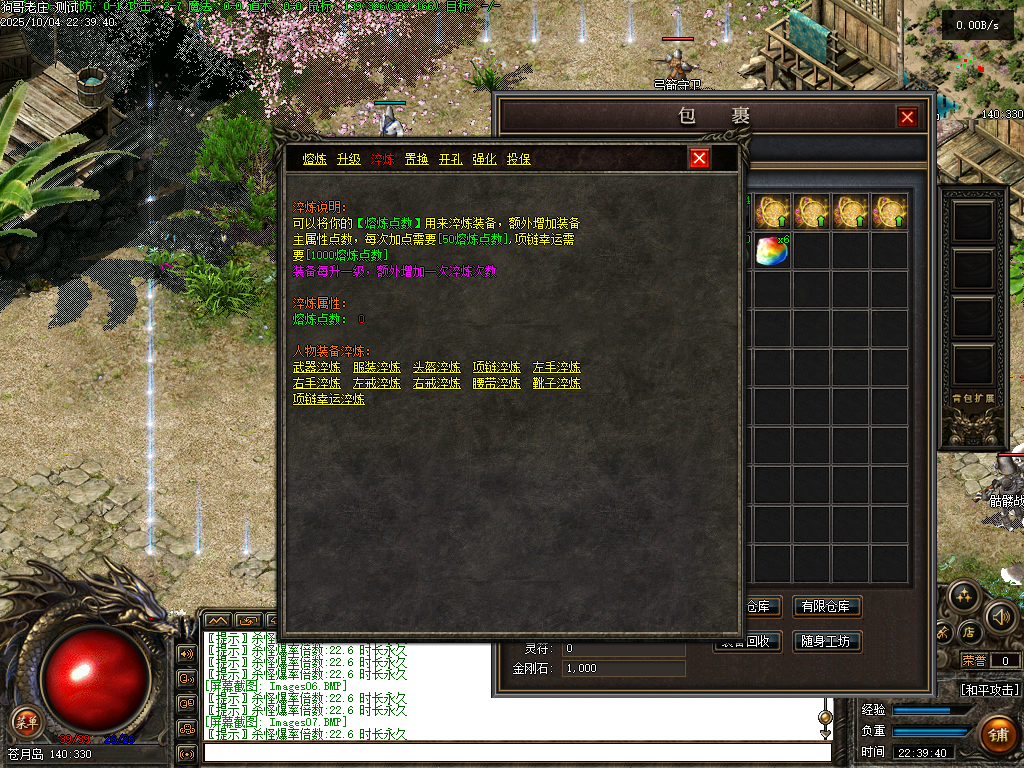Image resolution: width=1024 pixels, height=768 pixels.
Task: Open the 升级 tab
Action: tap(348, 159)
